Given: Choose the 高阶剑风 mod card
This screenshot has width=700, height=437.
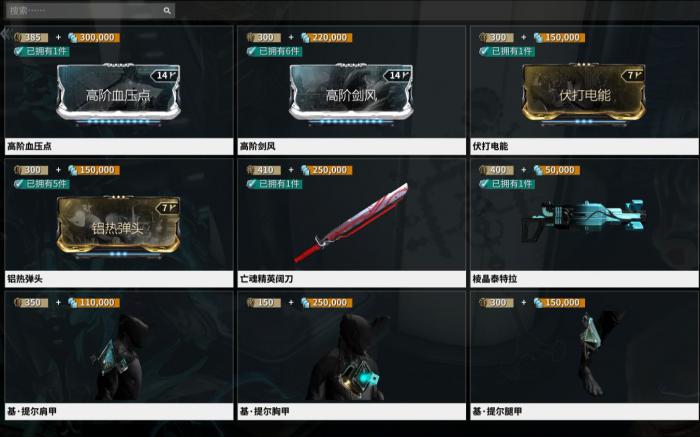Looking at the screenshot, I should click(350, 94).
